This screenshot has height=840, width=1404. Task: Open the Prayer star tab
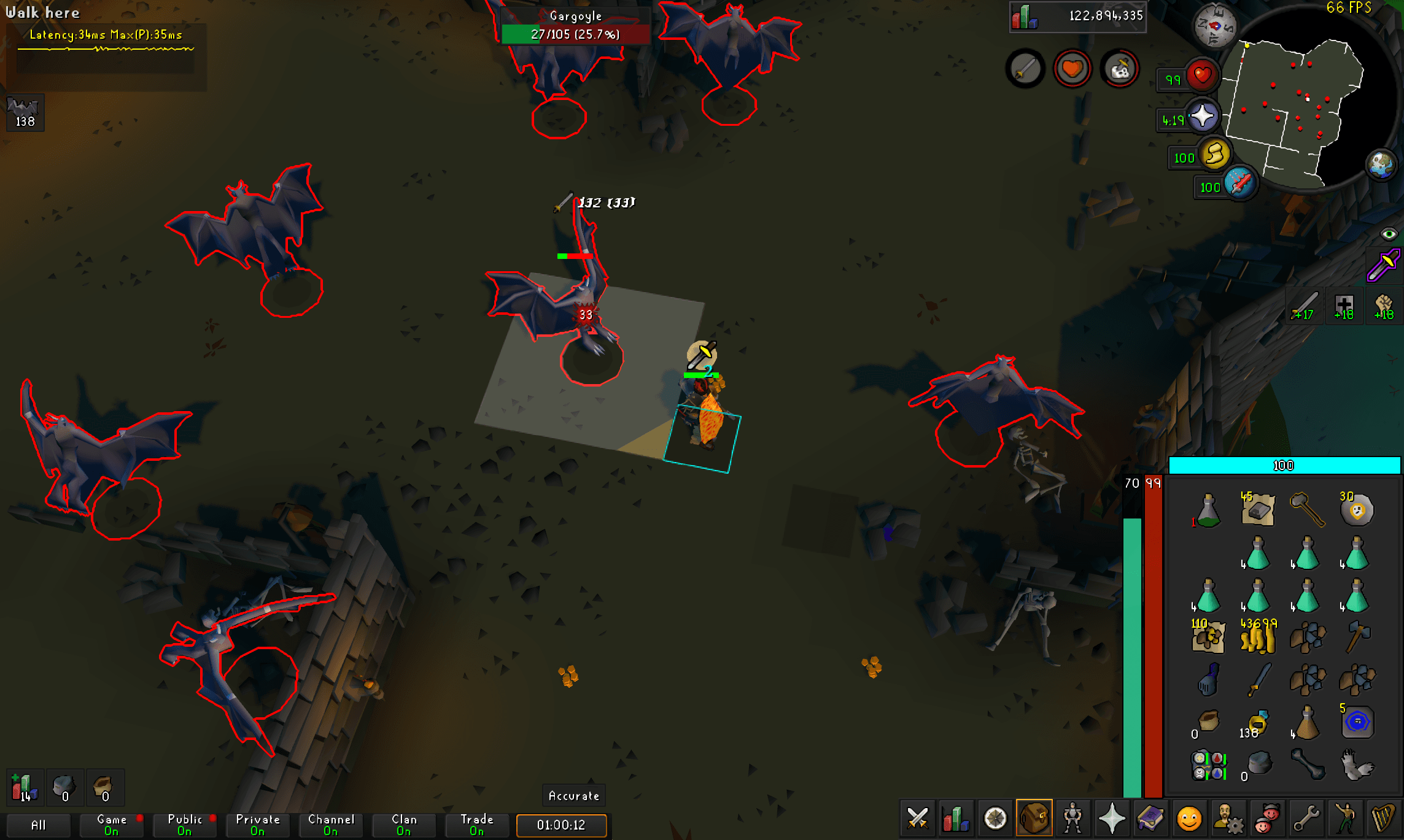click(1114, 819)
